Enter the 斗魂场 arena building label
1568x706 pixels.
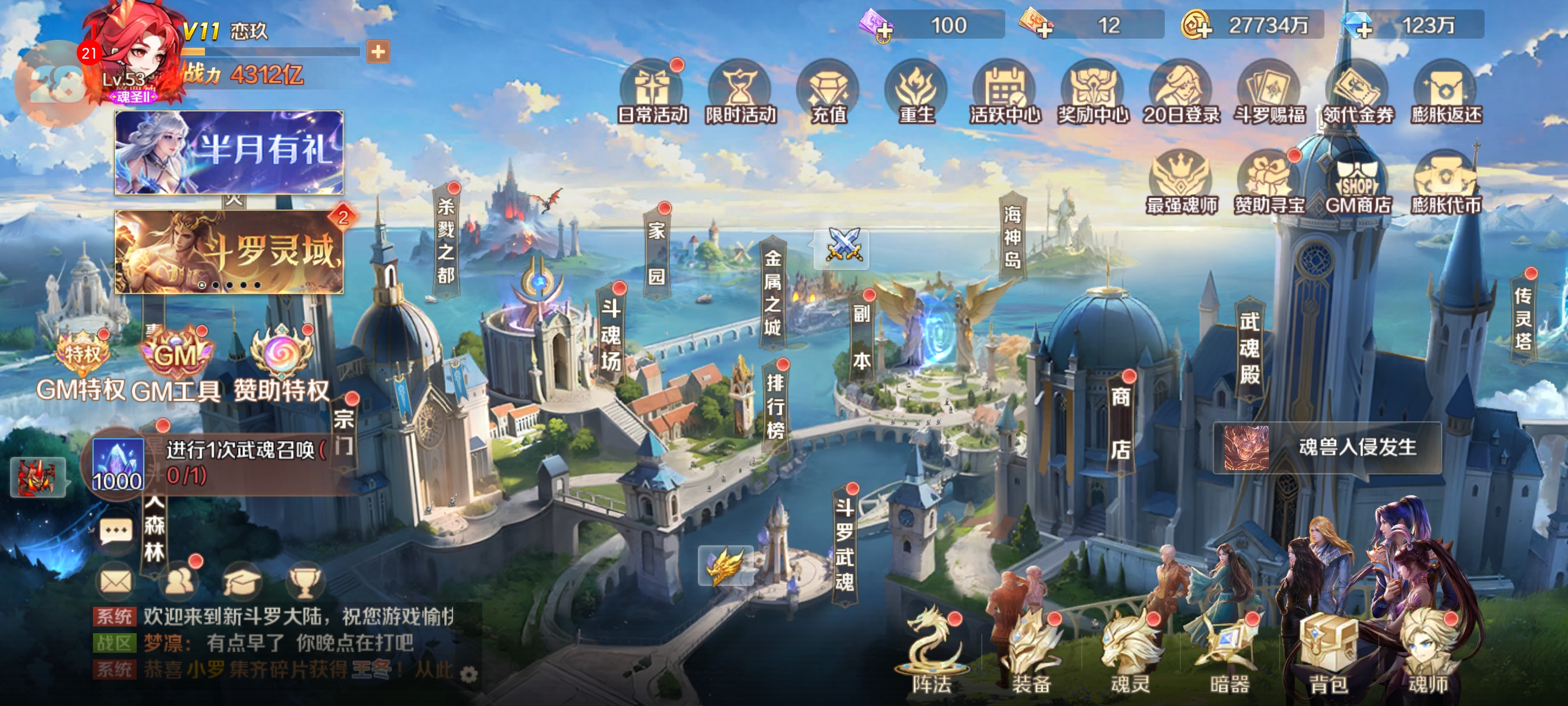(x=610, y=335)
